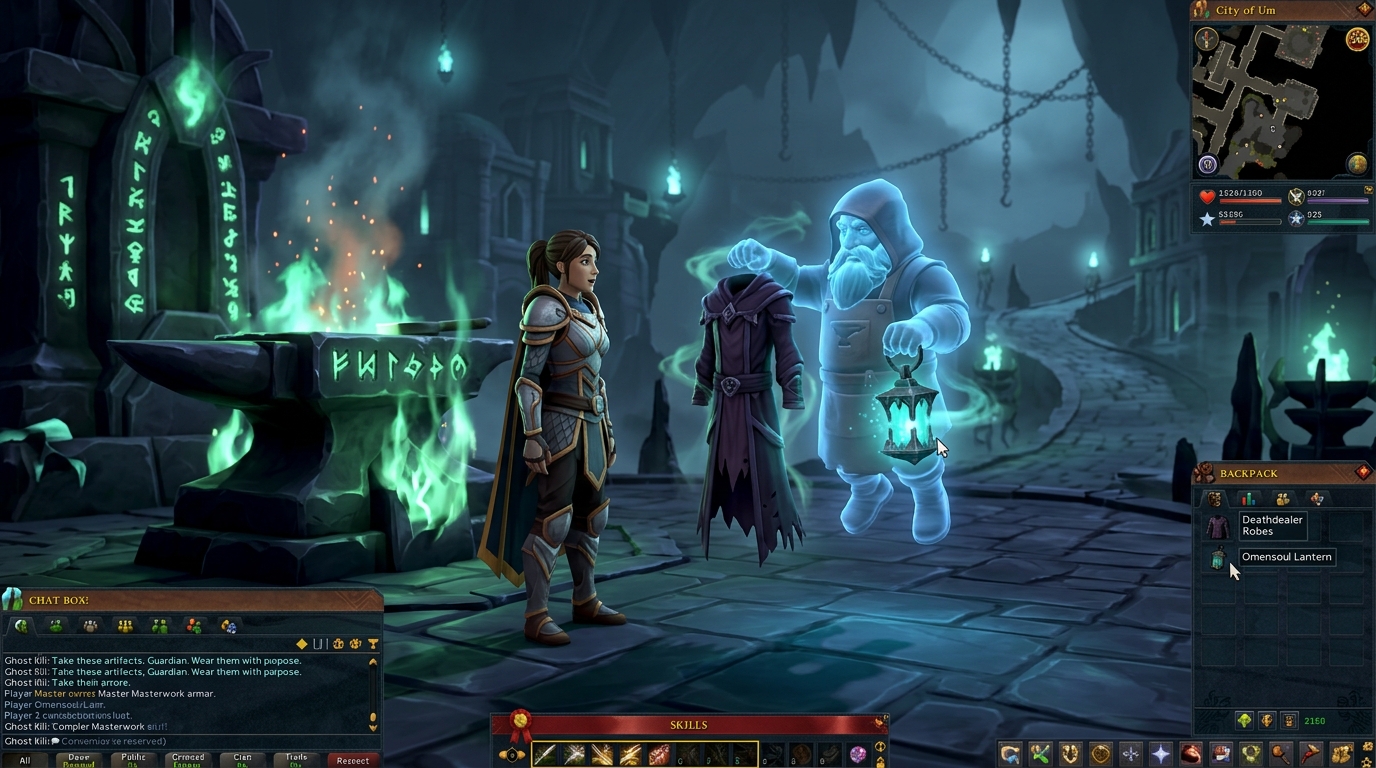Image resolution: width=1376 pixels, height=768 pixels.
Task: Select the Omensoul Lantern in the backpack
Action: point(1217,559)
